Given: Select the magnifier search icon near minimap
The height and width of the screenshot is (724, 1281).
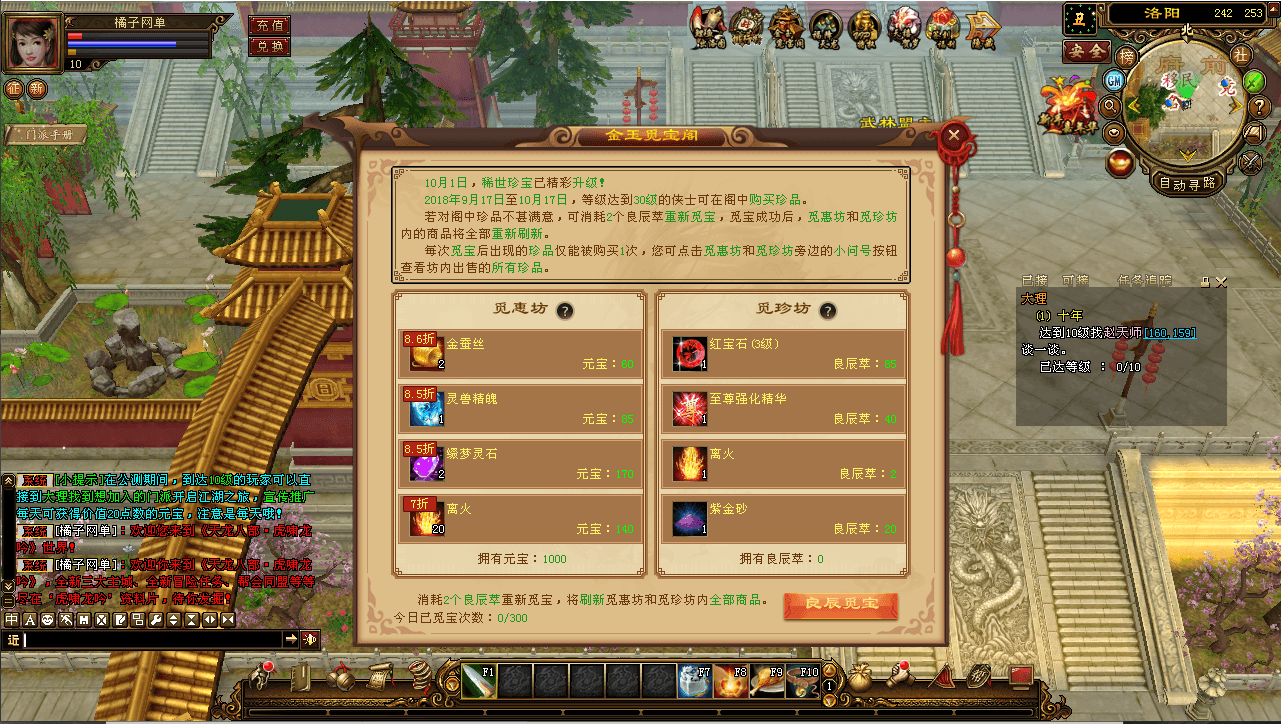Looking at the screenshot, I should 1111,106.
